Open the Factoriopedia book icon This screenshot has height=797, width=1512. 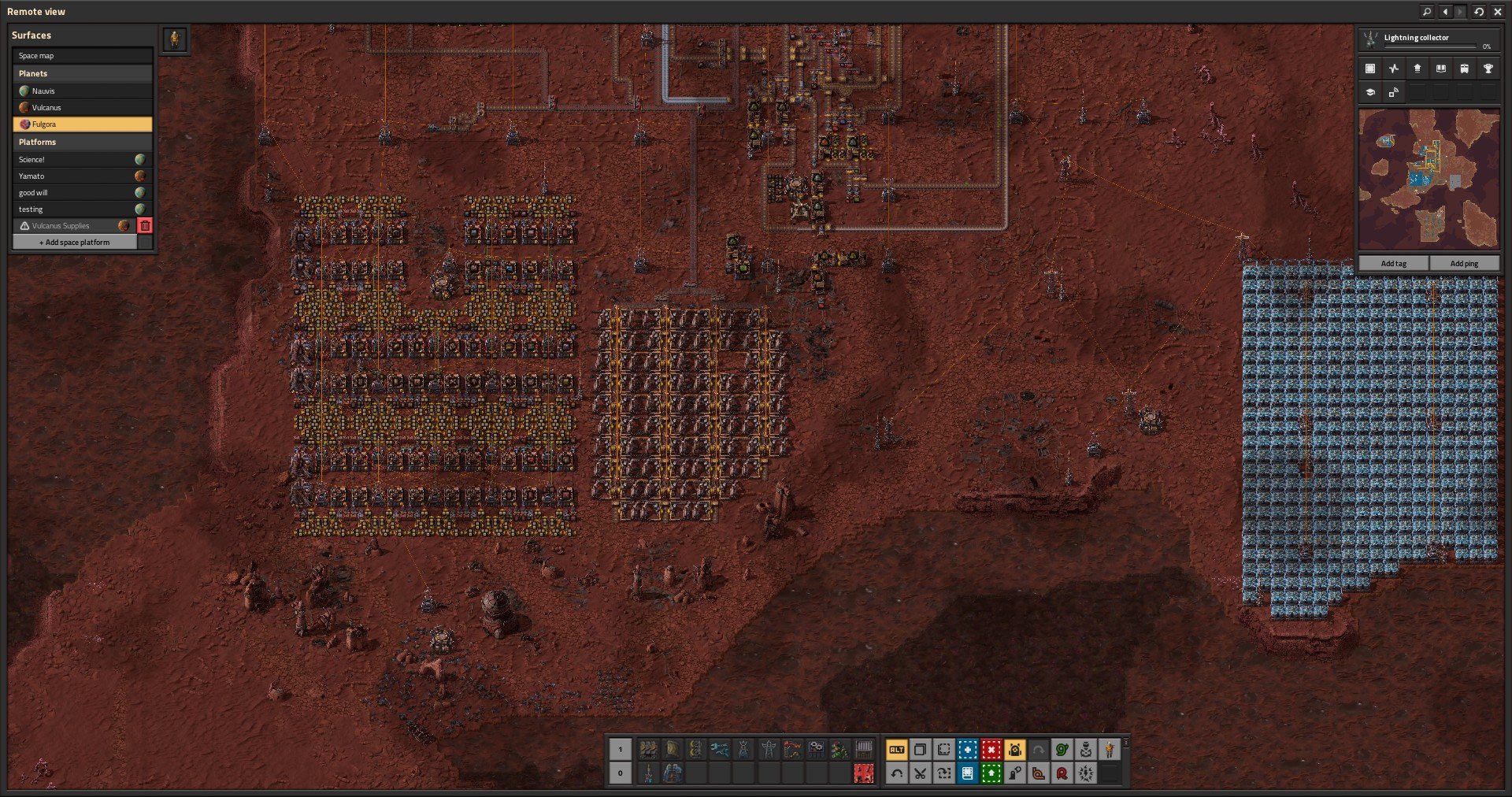tap(1441, 69)
